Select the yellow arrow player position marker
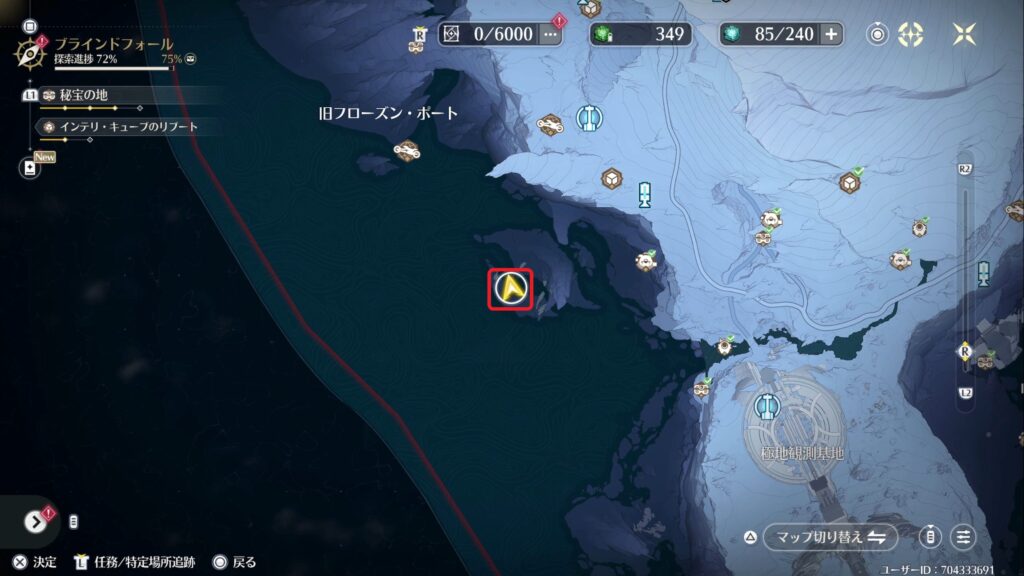The image size is (1024, 576). [x=510, y=290]
